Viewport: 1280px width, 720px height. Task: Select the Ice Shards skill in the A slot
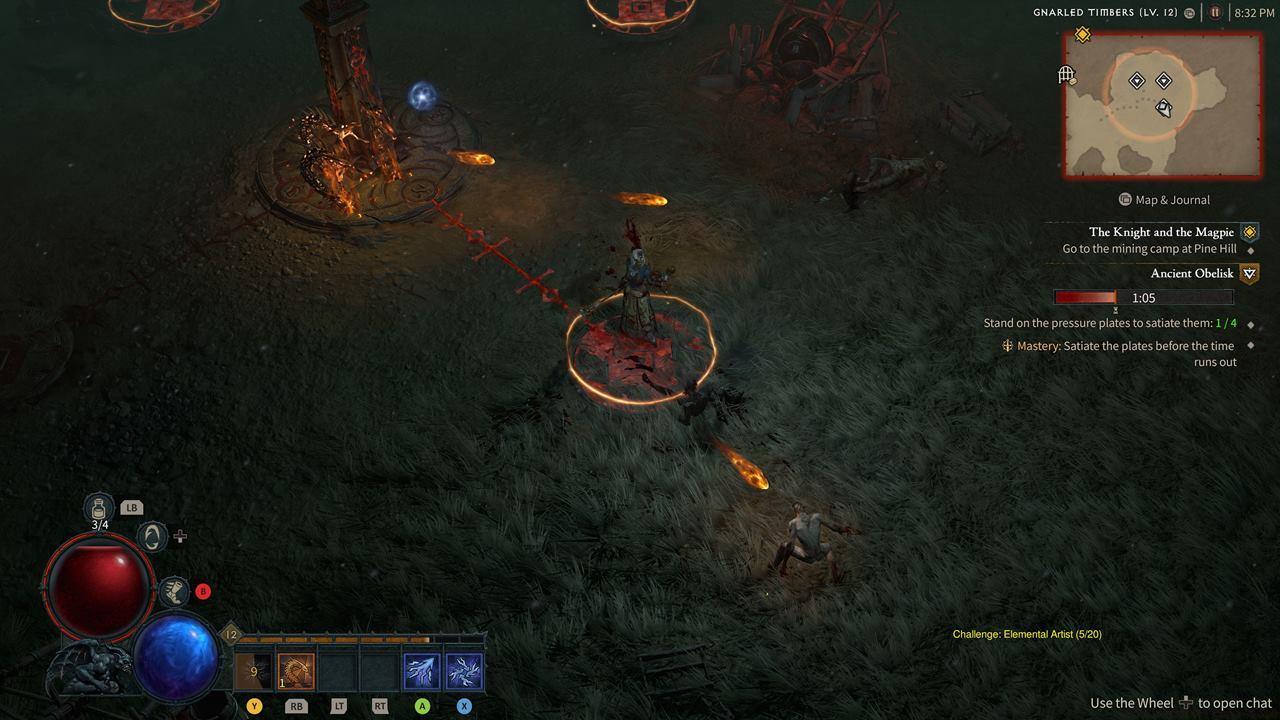point(422,670)
